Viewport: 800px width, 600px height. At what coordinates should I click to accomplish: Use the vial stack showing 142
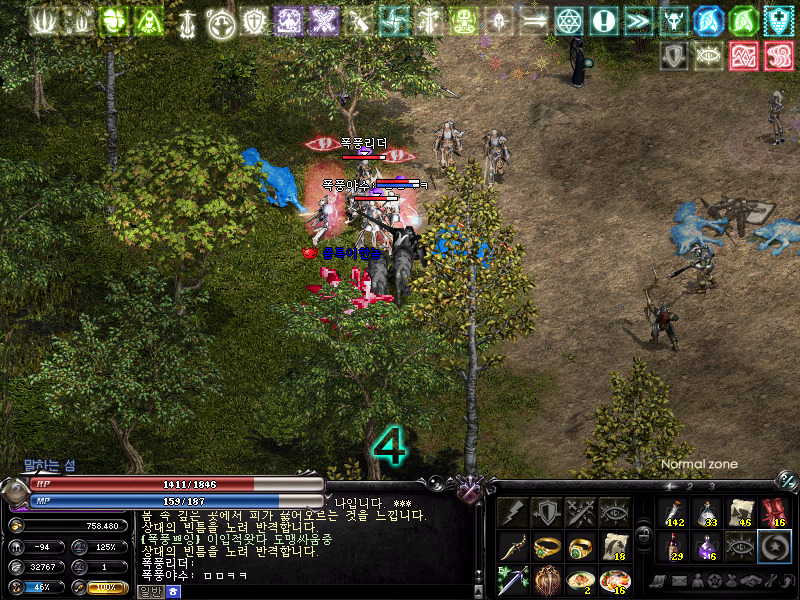tap(673, 513)
